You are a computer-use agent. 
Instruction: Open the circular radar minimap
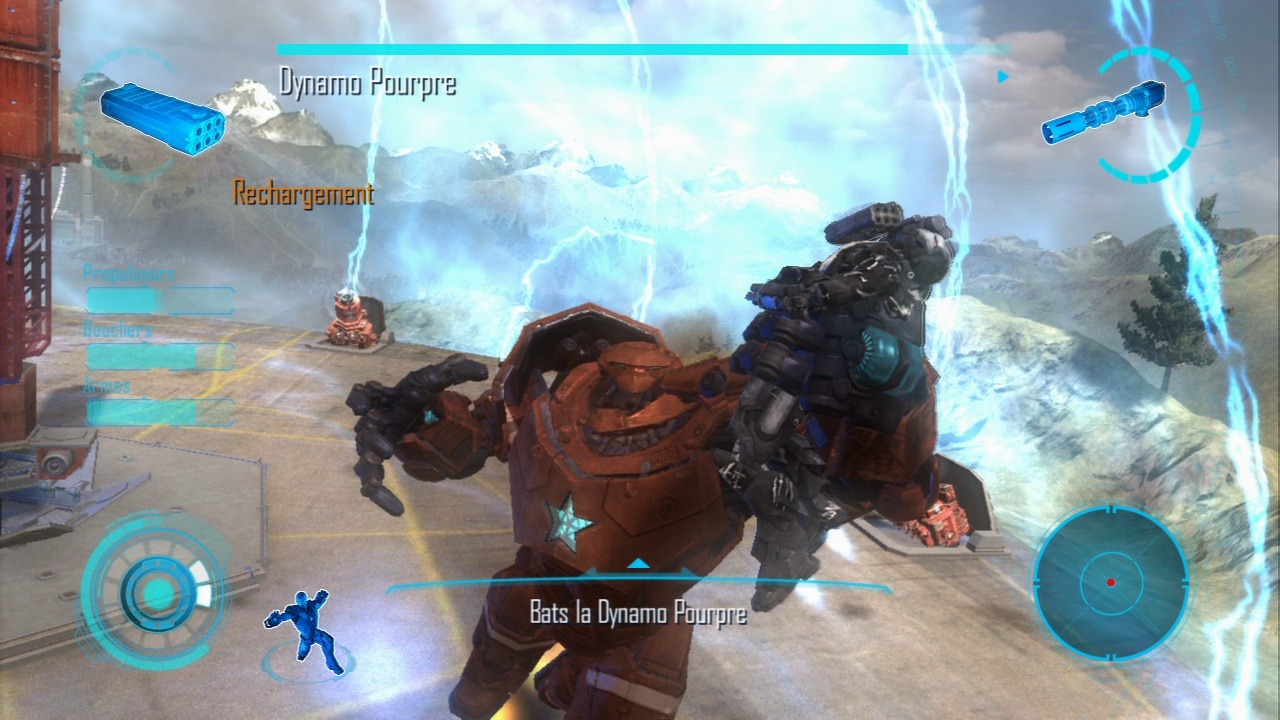tap(1110, 582)
